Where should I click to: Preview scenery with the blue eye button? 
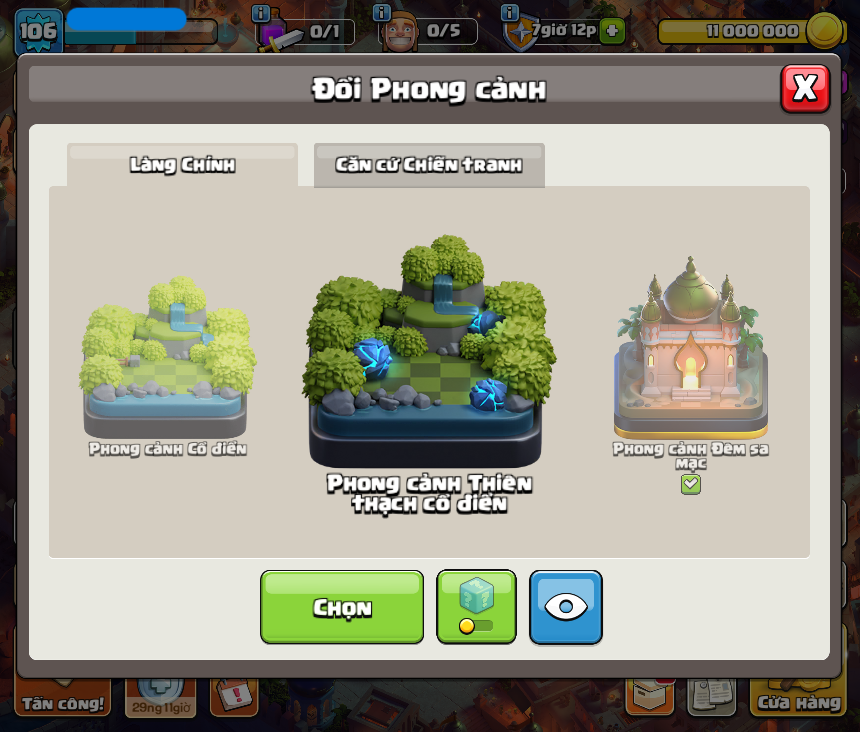(x=565, y=607)
